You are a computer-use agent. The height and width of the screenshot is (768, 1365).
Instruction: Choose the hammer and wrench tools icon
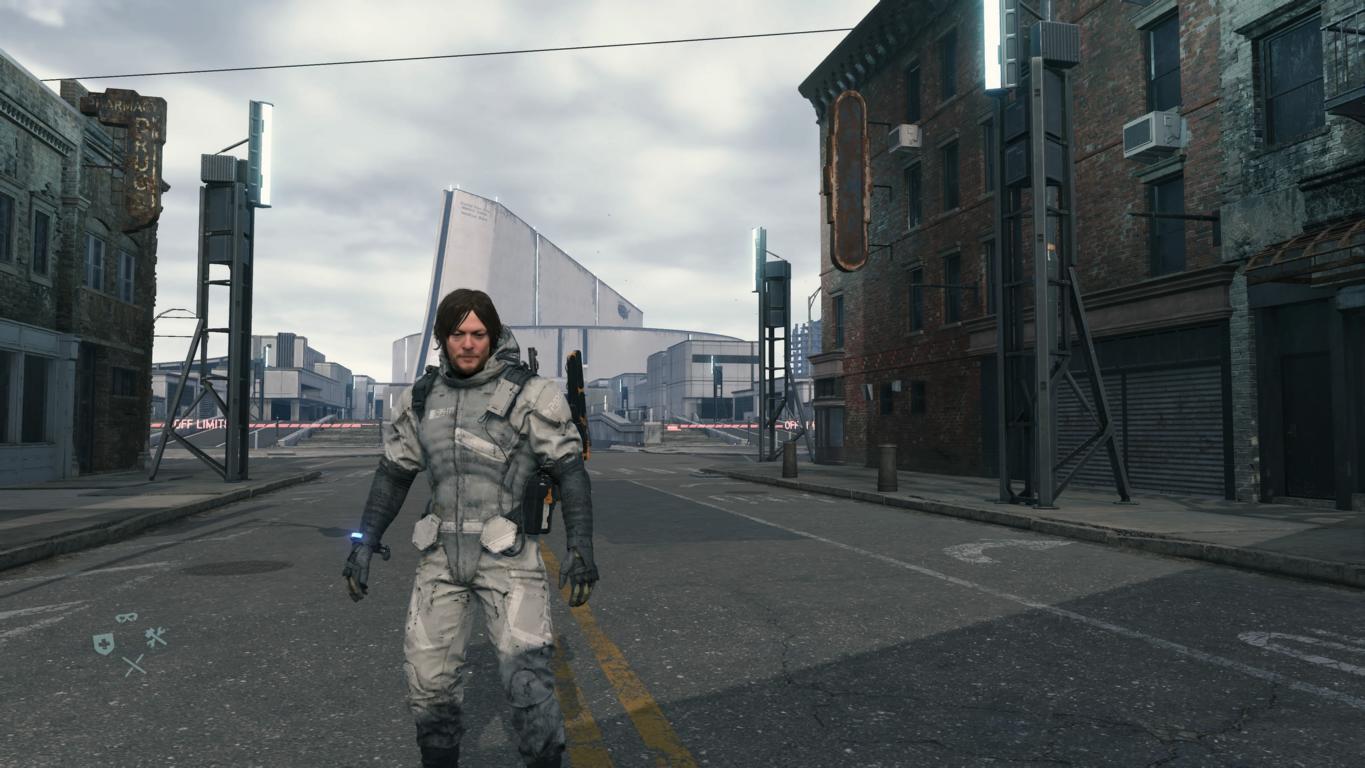point(155,637)
